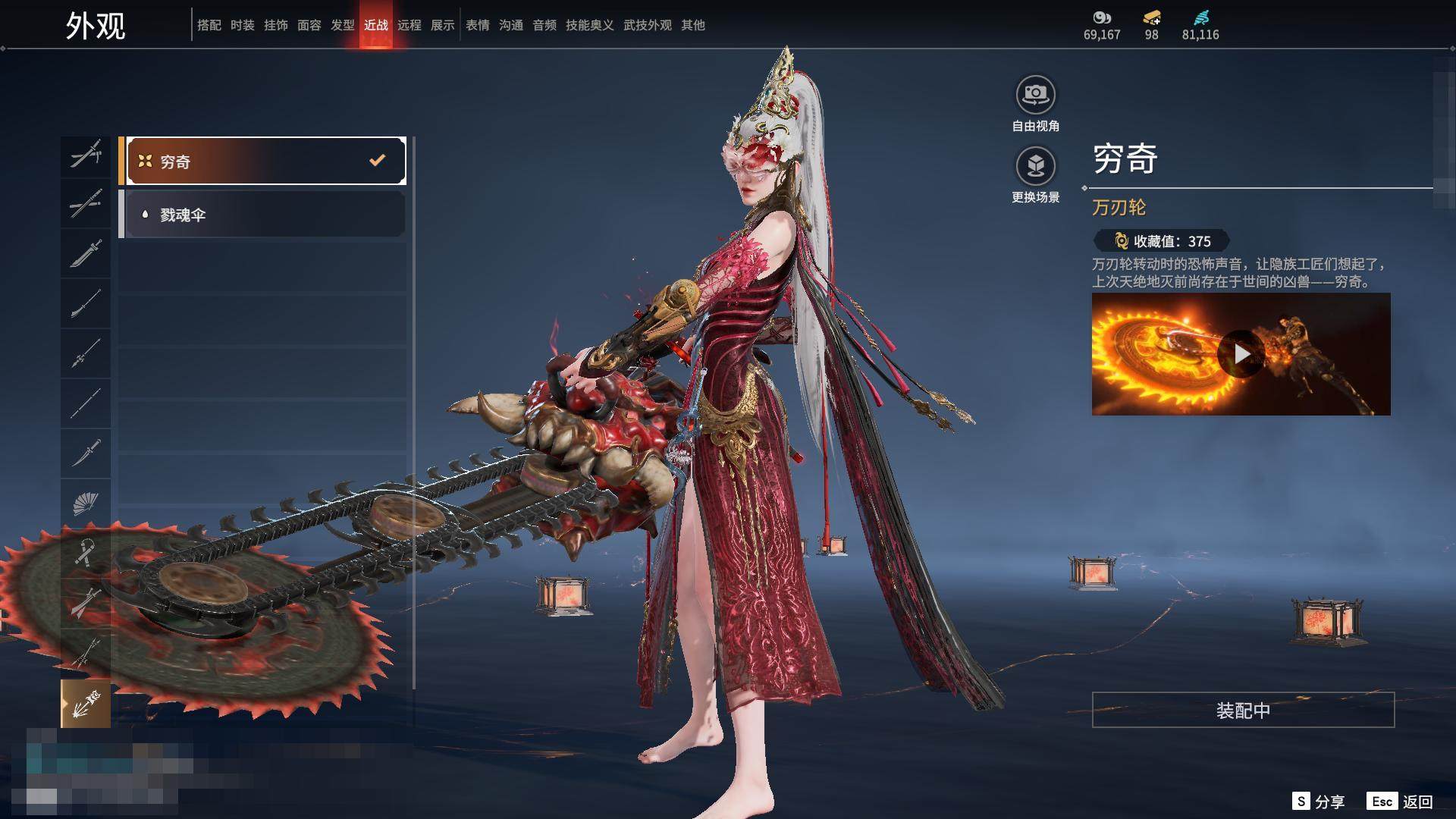Open the 时装 tab
1456x819 pixels.
click(243, 25)
